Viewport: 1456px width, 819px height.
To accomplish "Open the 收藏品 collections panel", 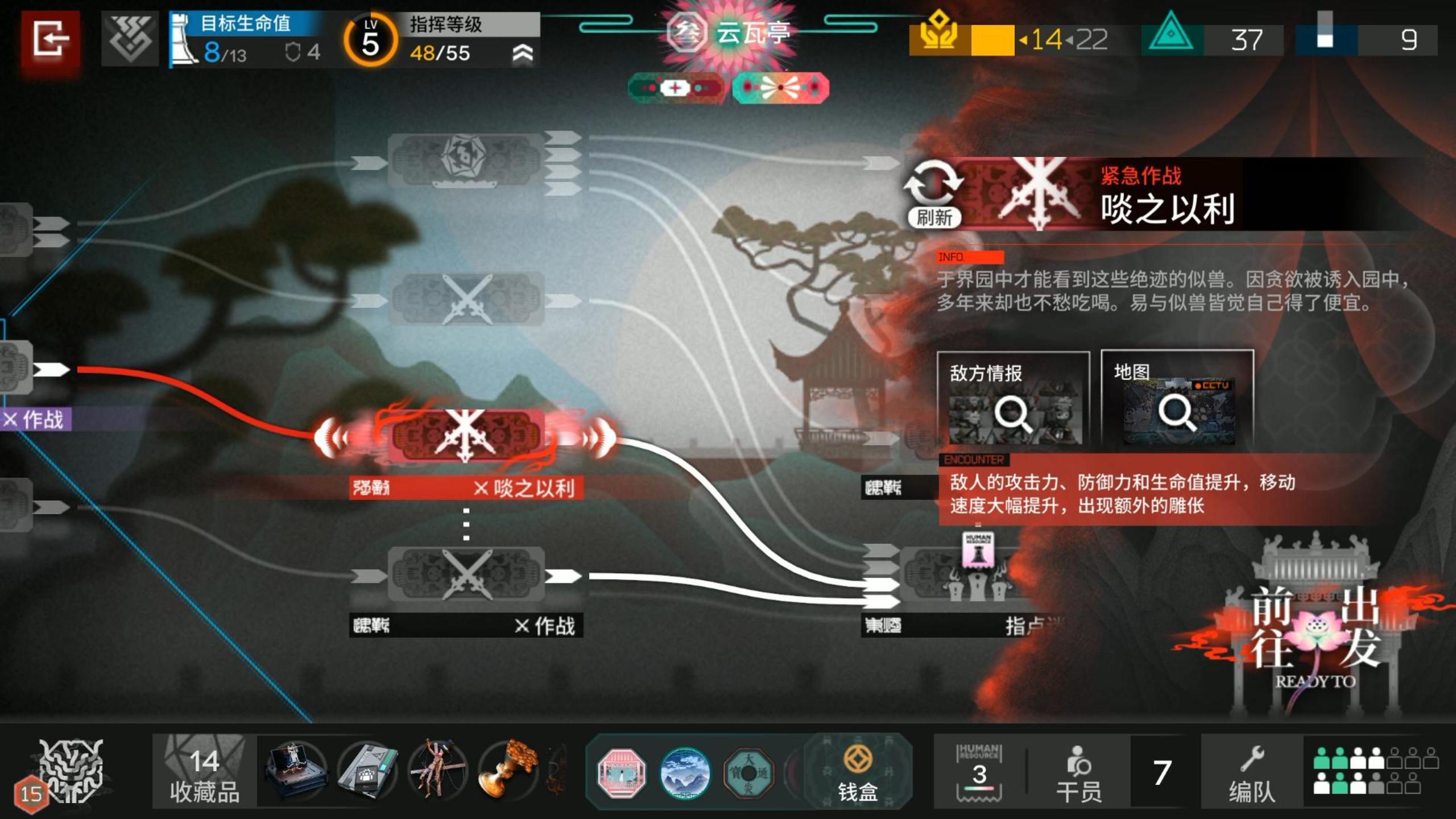I will [x=204, y=771].
